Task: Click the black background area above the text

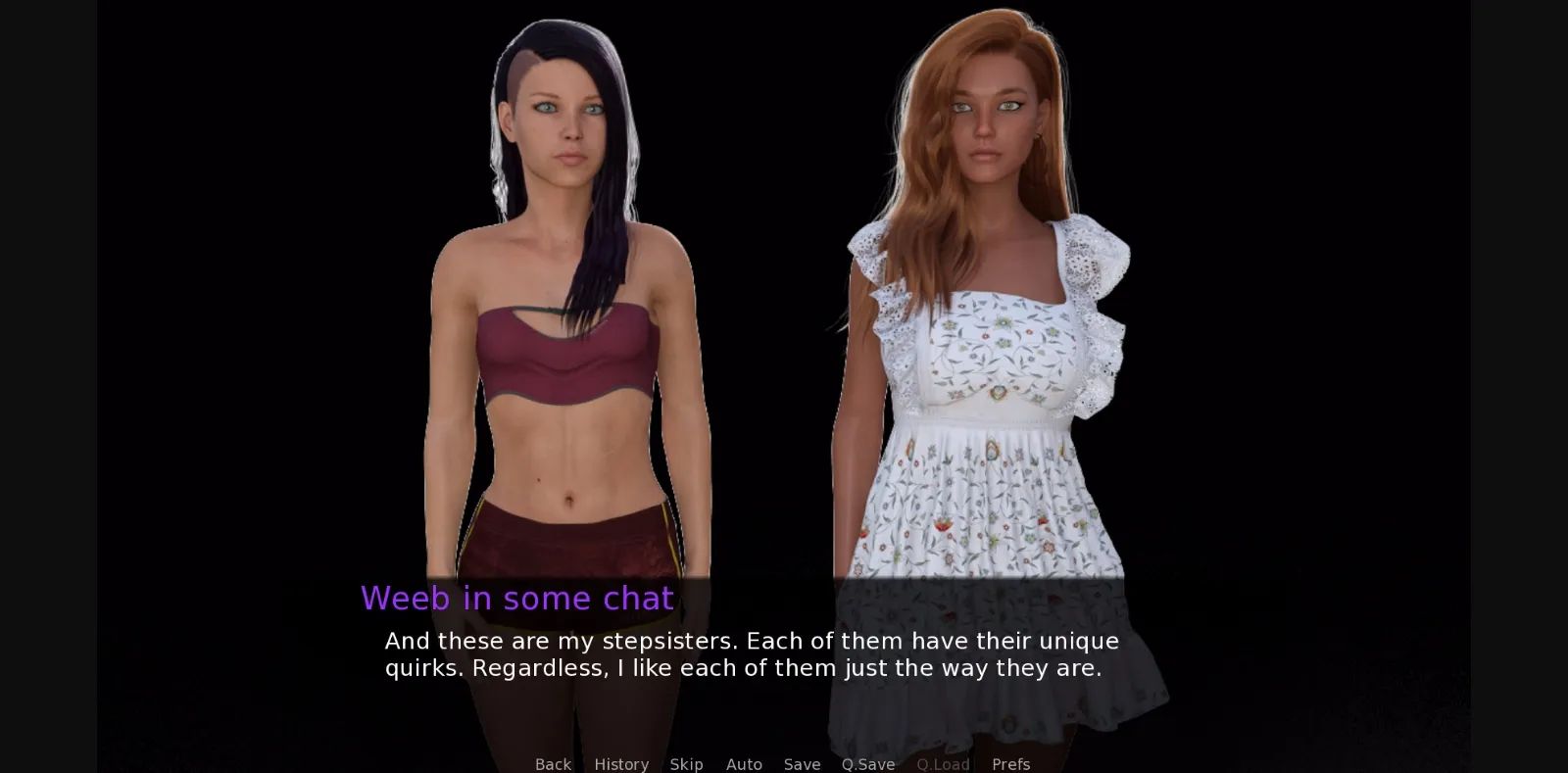Action: pos(245,294)
